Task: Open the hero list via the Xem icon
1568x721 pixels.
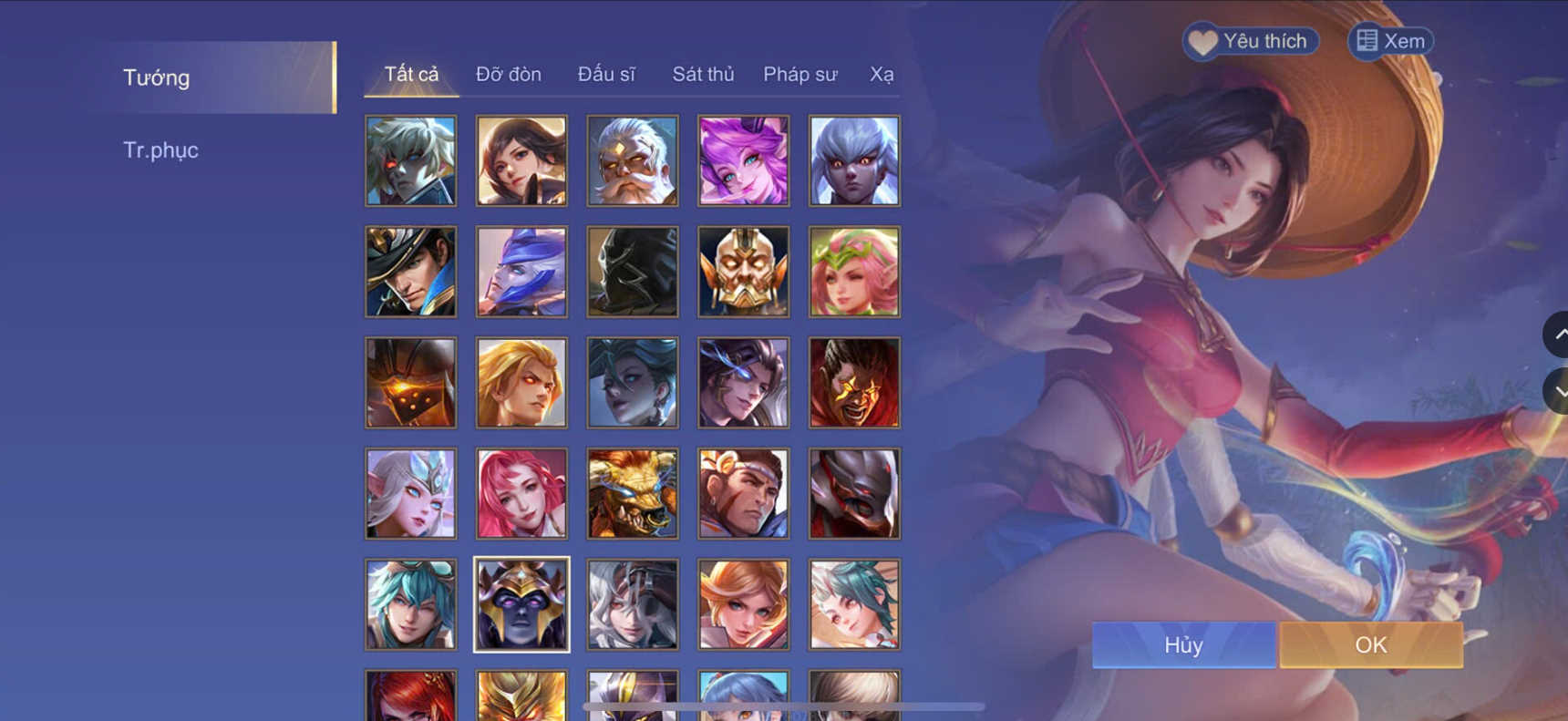Action: pyautogui.click(x=1367, y=40)
